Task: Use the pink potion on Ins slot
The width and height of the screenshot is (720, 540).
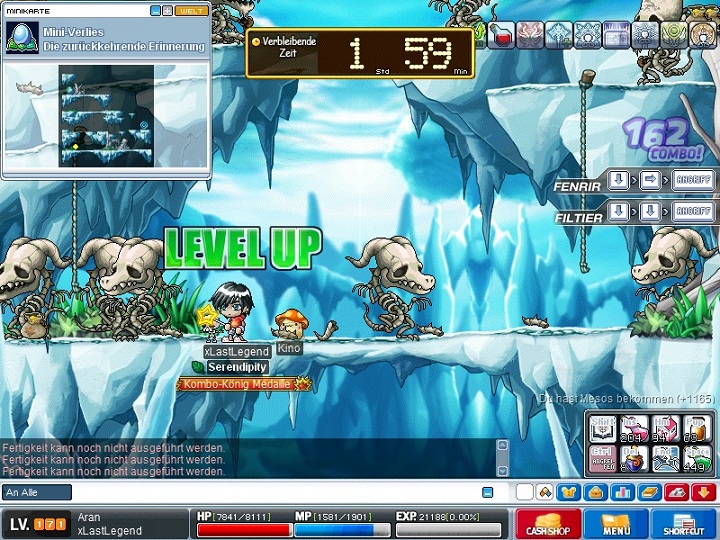Action: [x=633, y=428]
